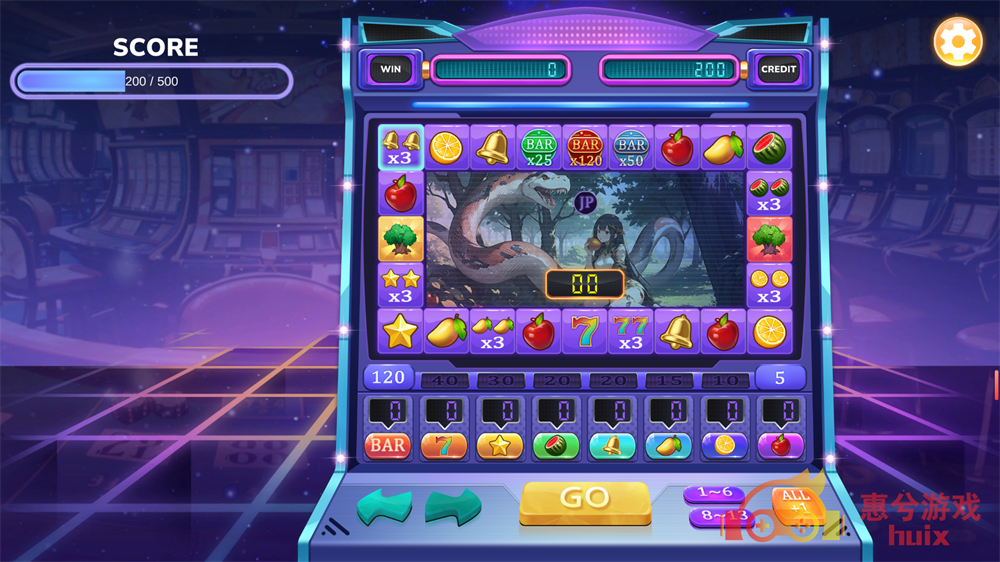The height and width of the screenshot is (562, 1000).
Task: Click the left teal arrow button
Action: 385,507
